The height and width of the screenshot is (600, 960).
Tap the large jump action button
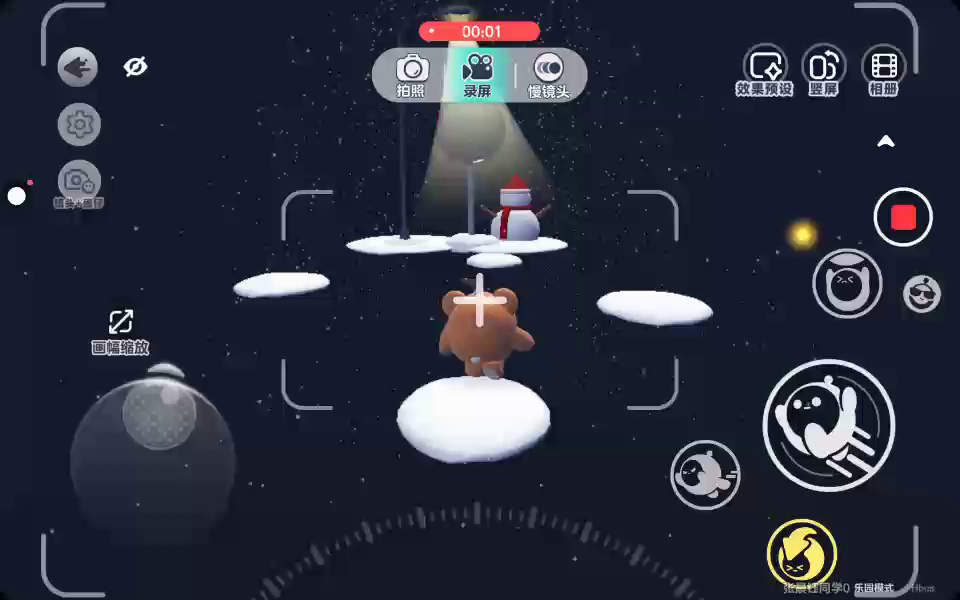[x=829, y=425]
